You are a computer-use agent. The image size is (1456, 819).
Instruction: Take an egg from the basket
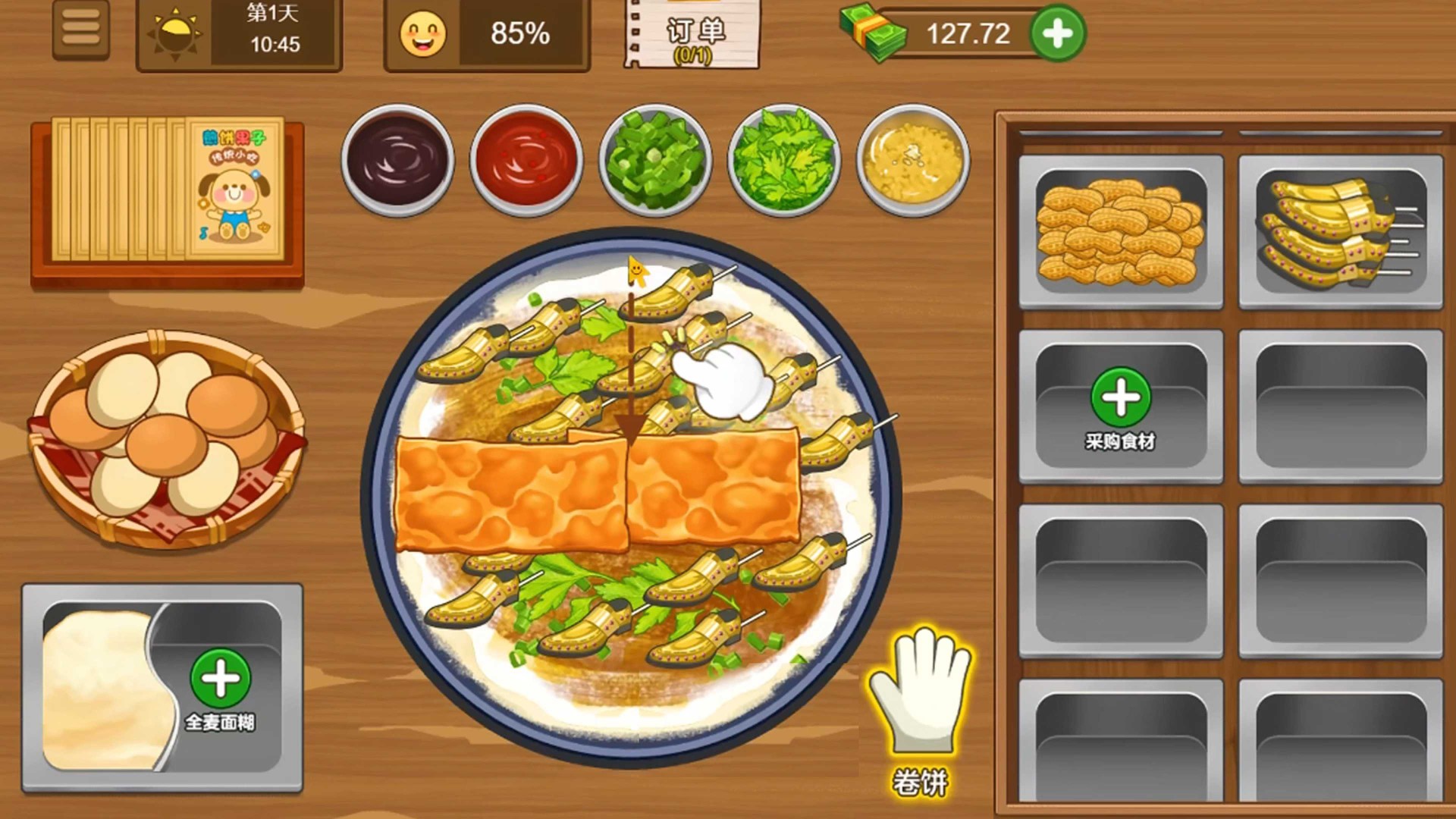(167, 436)
